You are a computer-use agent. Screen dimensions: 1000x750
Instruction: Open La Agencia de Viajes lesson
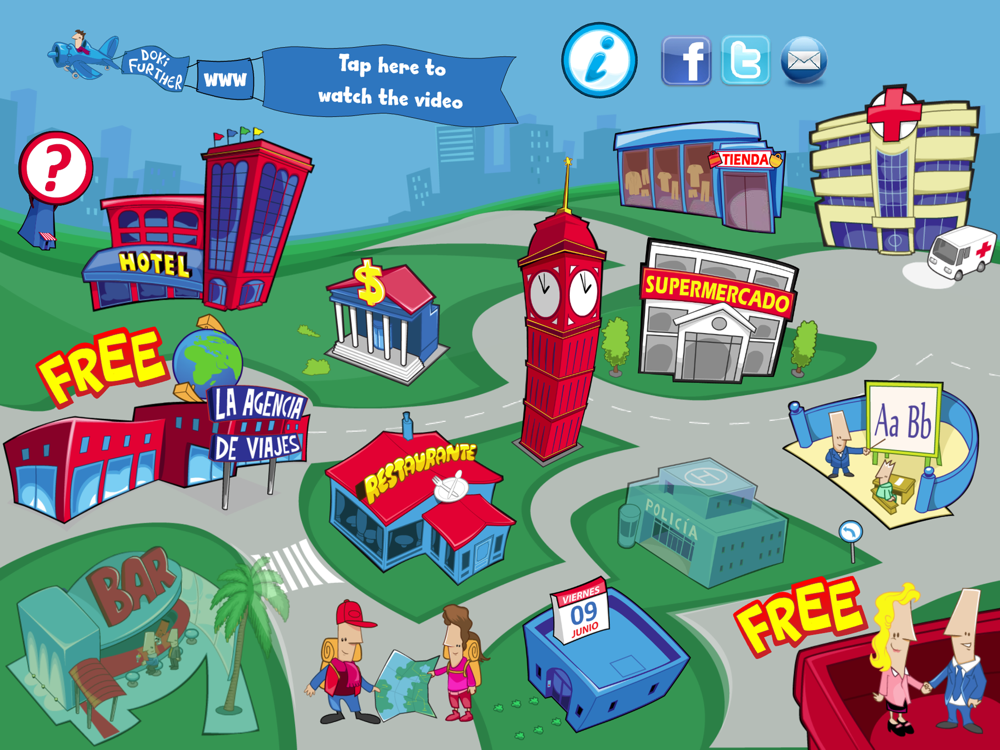150,440
